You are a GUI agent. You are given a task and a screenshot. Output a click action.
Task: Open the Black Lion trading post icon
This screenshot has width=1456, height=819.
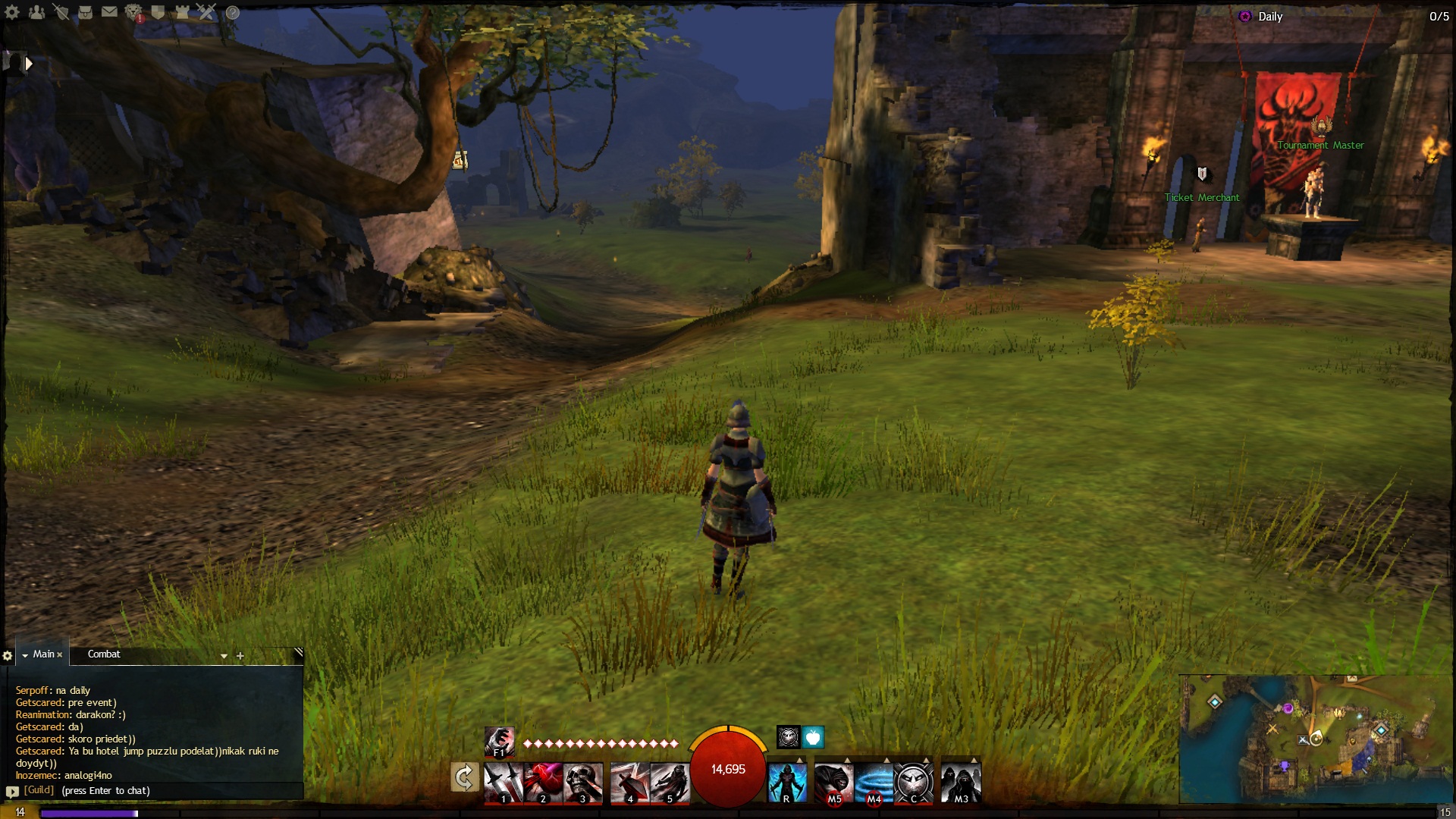click(x=133, y=12)
